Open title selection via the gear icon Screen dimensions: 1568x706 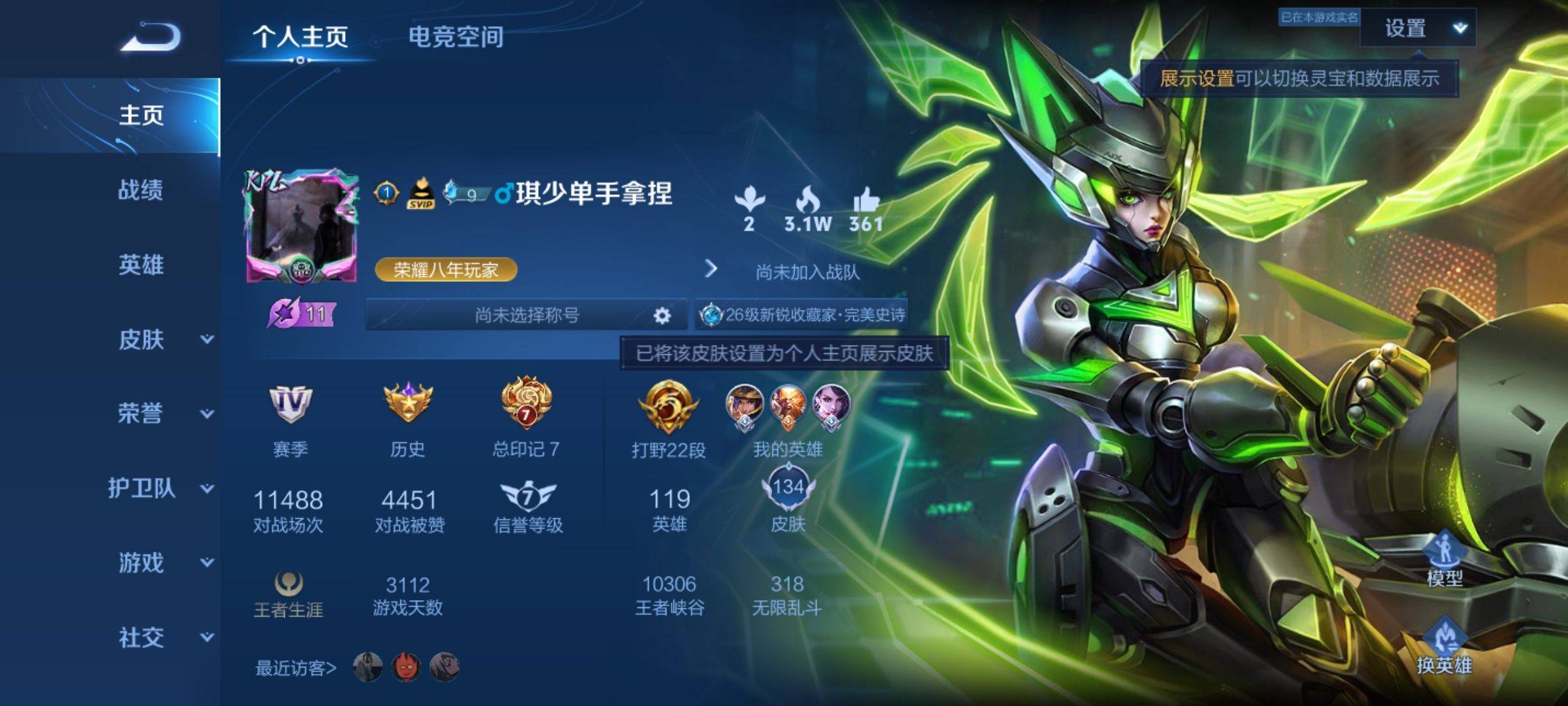click(662, 316)
